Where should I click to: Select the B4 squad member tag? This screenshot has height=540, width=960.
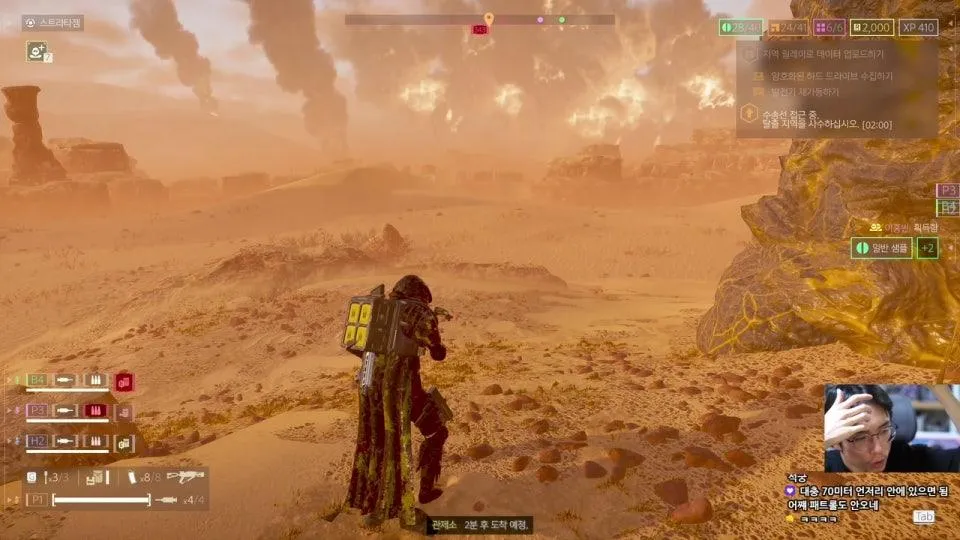[37, 380]
